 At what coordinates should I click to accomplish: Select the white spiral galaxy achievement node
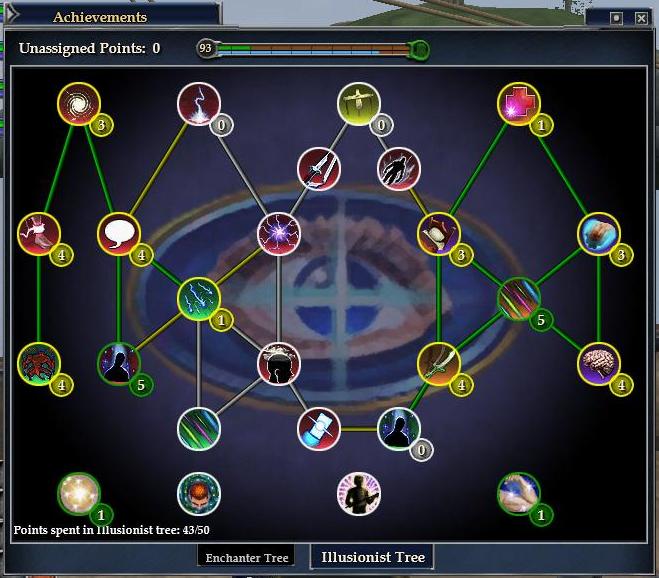[x=77, y=104]
